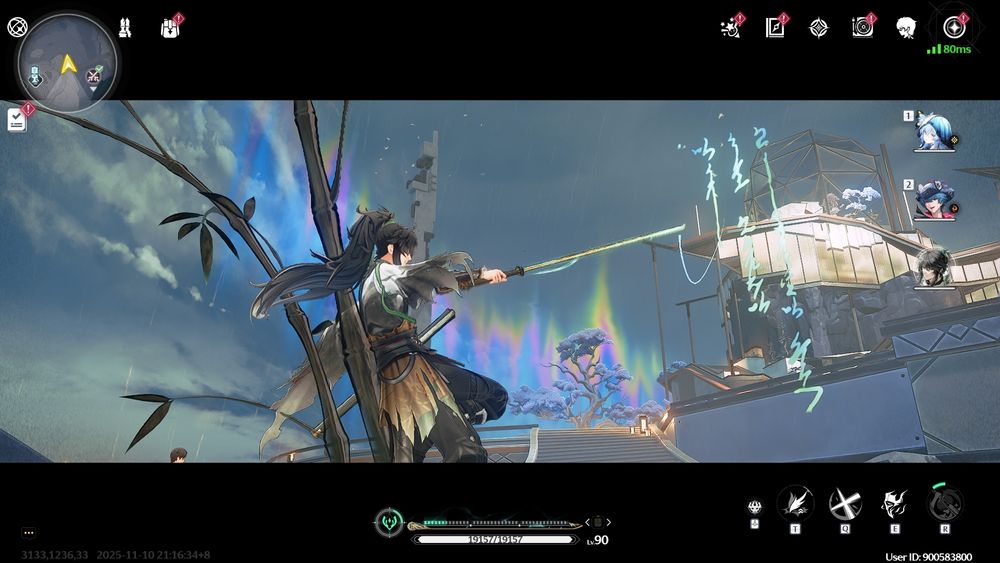Open the events sparkle-star icon
This screenshot has height=563, width=1000.
point(731,28)
